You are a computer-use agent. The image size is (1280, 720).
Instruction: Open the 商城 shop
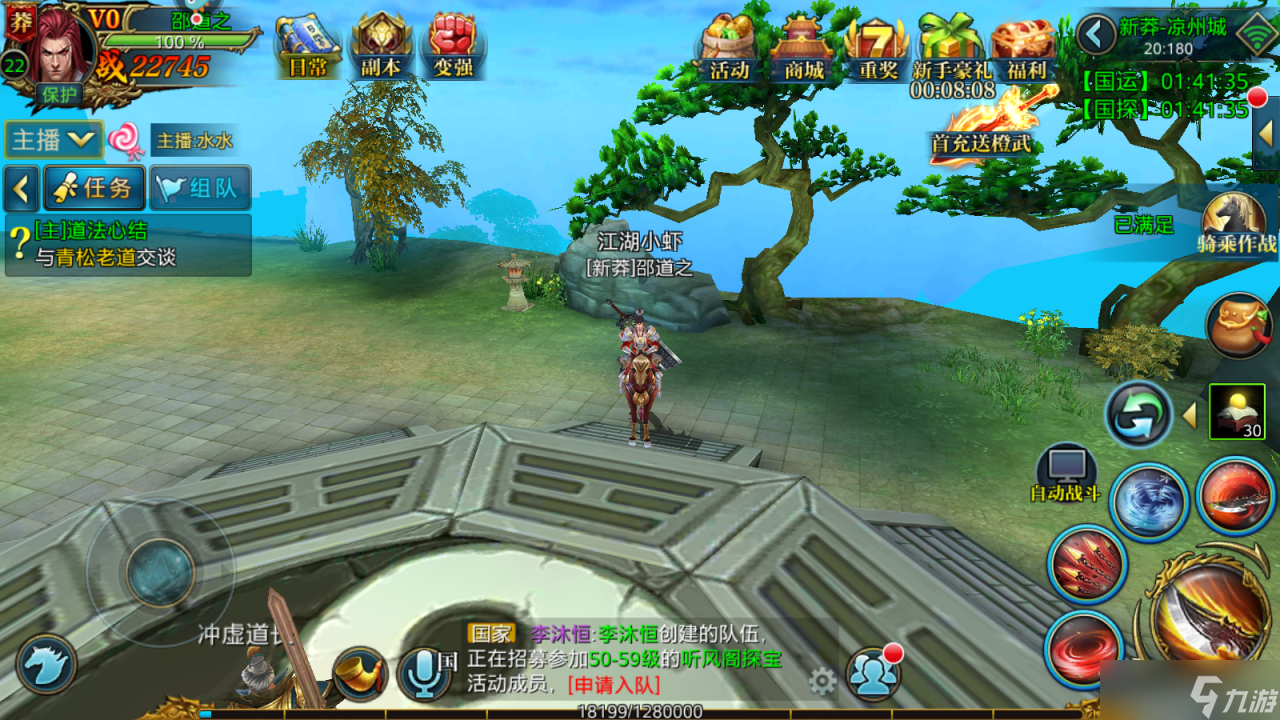click(804, 46)
